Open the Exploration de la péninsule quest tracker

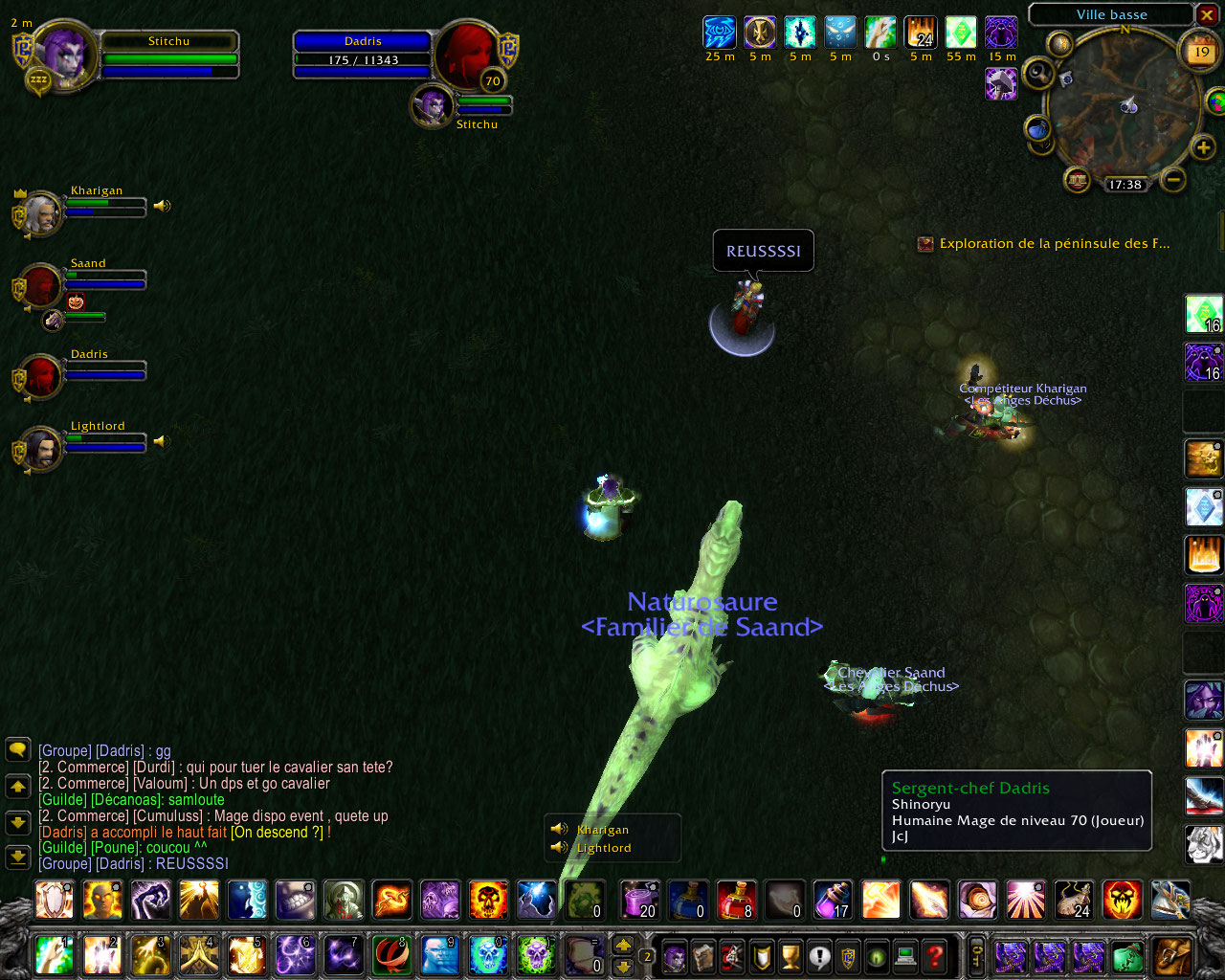(x=1054, y=244)
